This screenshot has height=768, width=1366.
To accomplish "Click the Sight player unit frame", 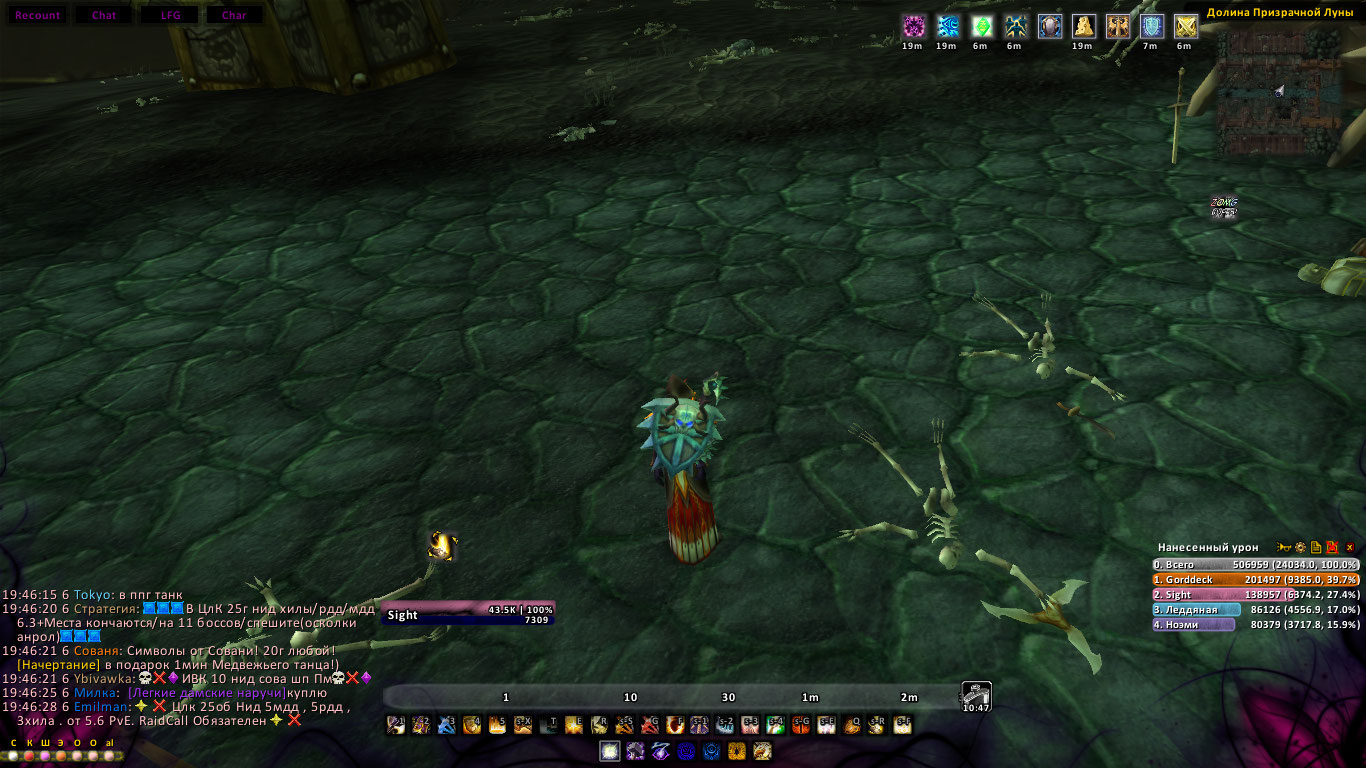I will (467, 614).
